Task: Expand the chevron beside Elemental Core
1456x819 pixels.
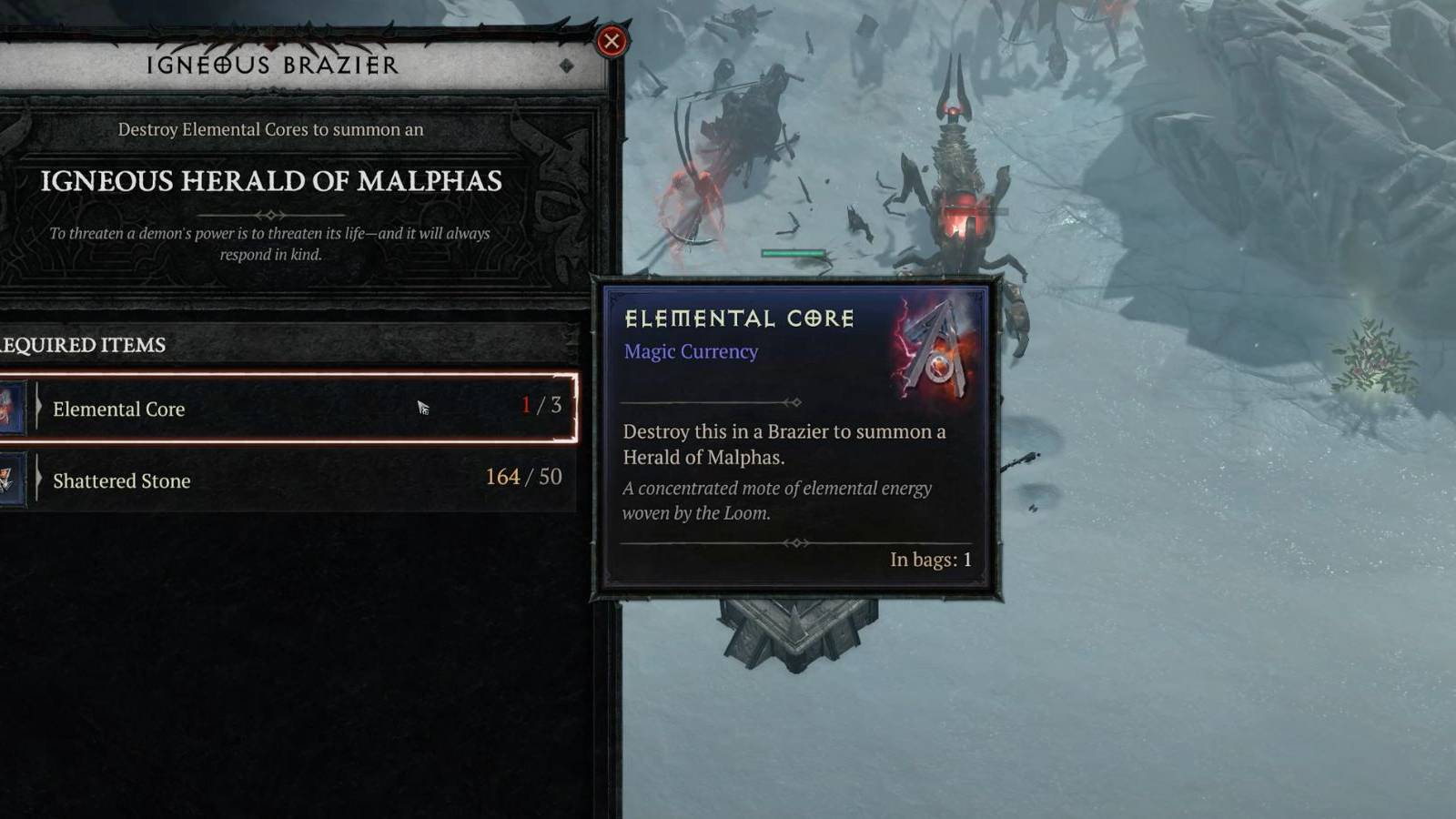Action: [38, 409]
